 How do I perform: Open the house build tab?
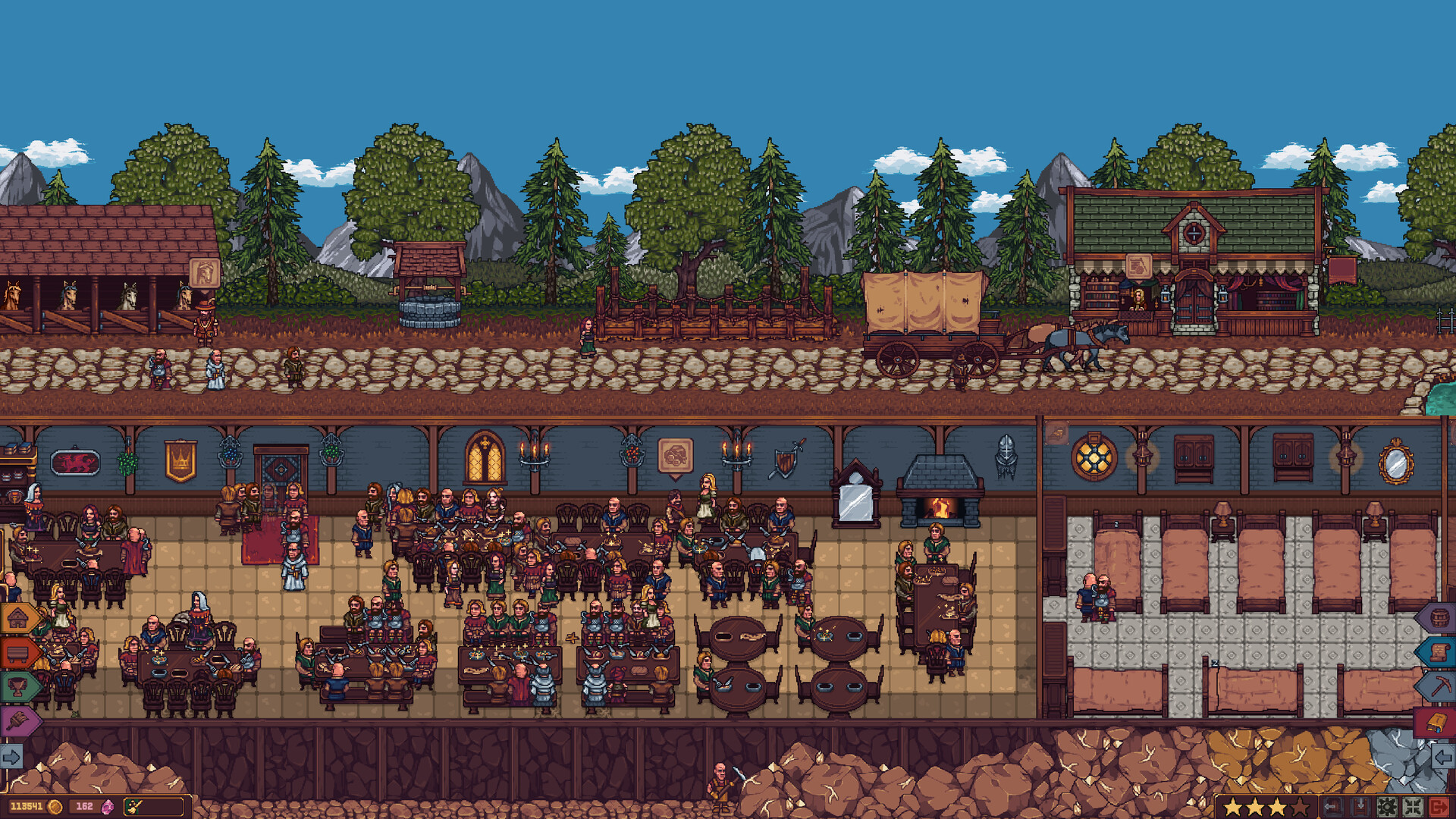(x=18, y=618)
